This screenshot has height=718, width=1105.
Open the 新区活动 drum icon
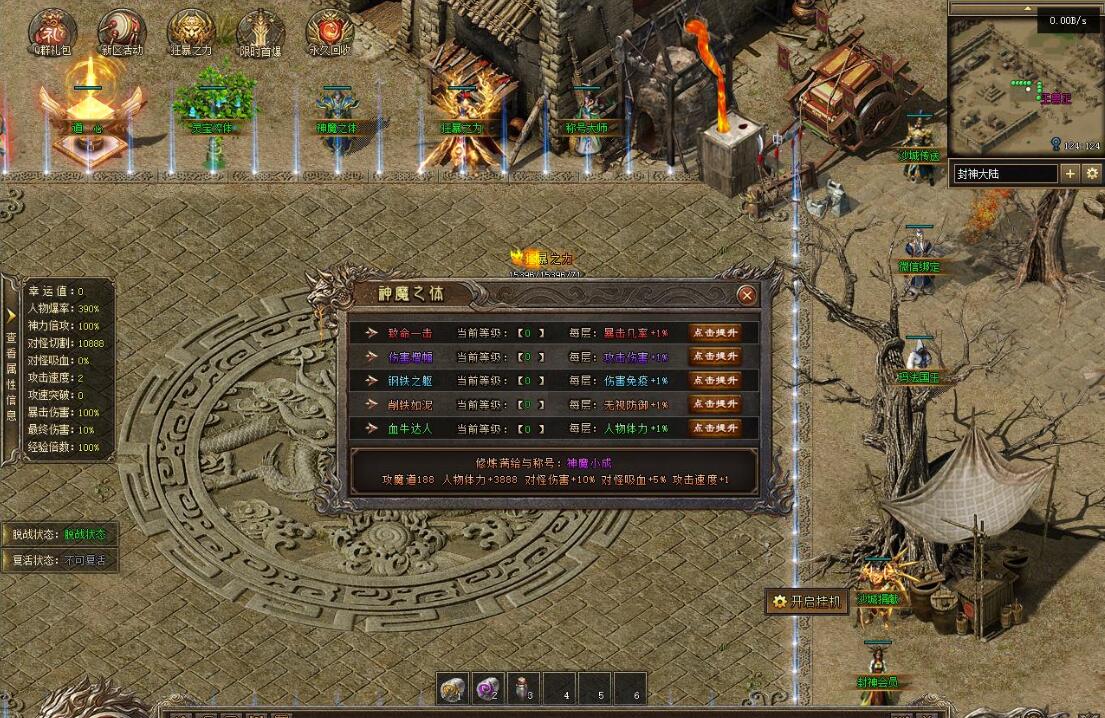click(x=122, y=30)
